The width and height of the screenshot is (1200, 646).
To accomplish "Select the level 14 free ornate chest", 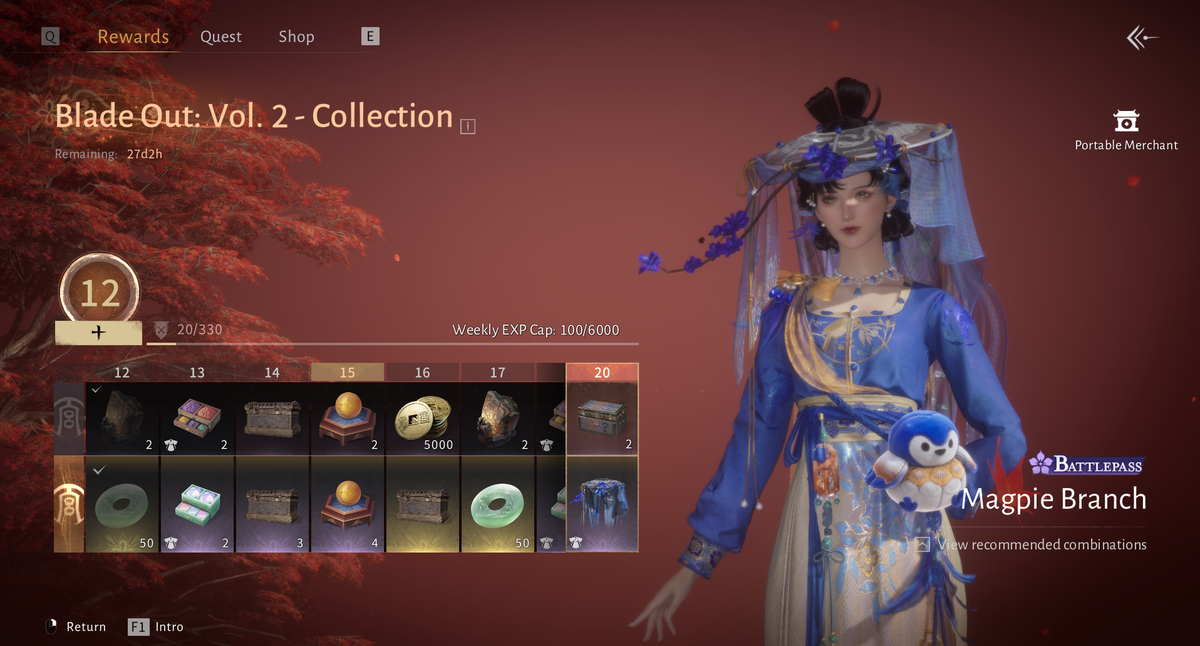I will [x=272, y=418].
